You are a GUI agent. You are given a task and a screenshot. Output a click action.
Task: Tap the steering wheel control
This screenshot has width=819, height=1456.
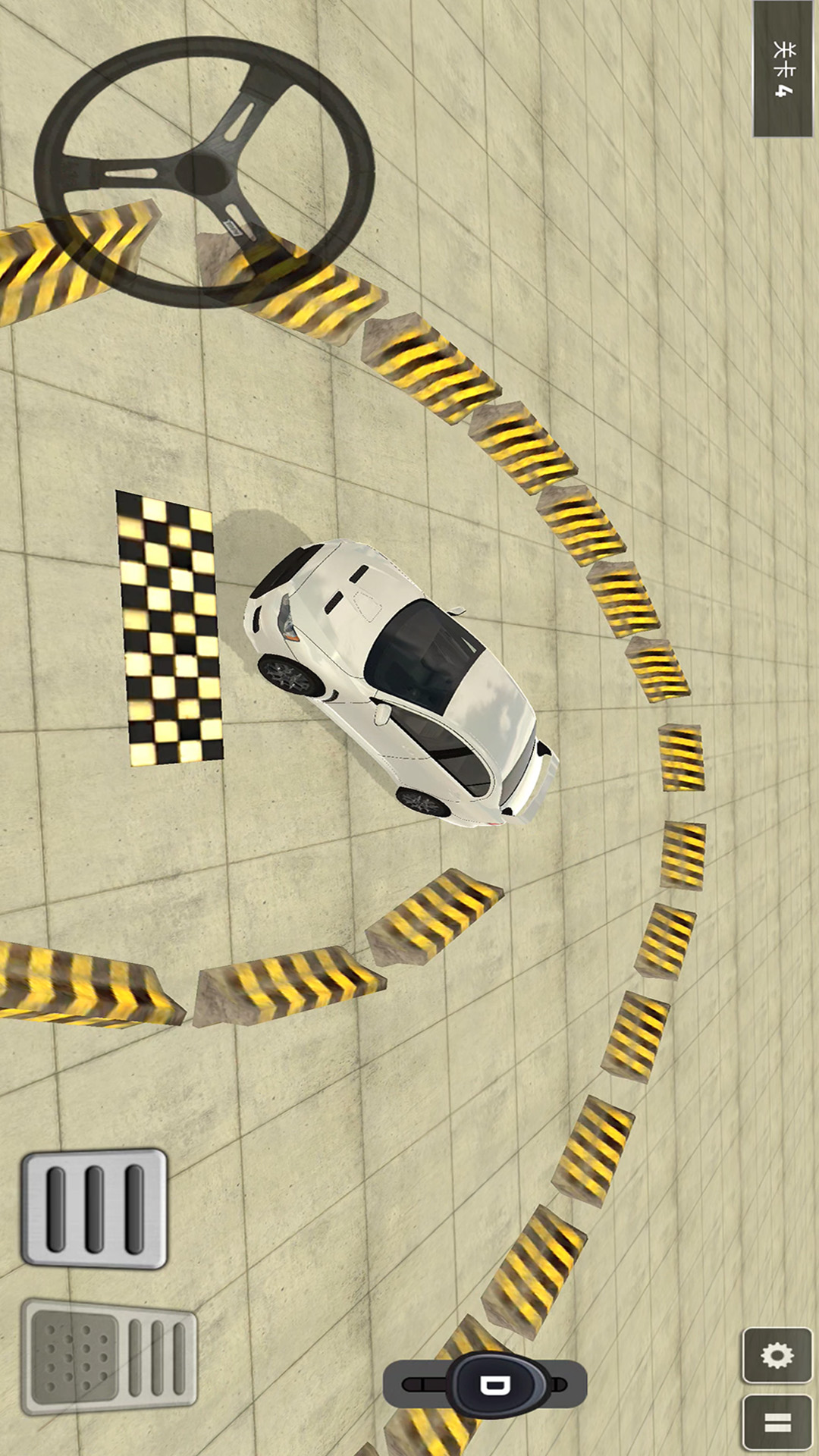pos(203,172)
